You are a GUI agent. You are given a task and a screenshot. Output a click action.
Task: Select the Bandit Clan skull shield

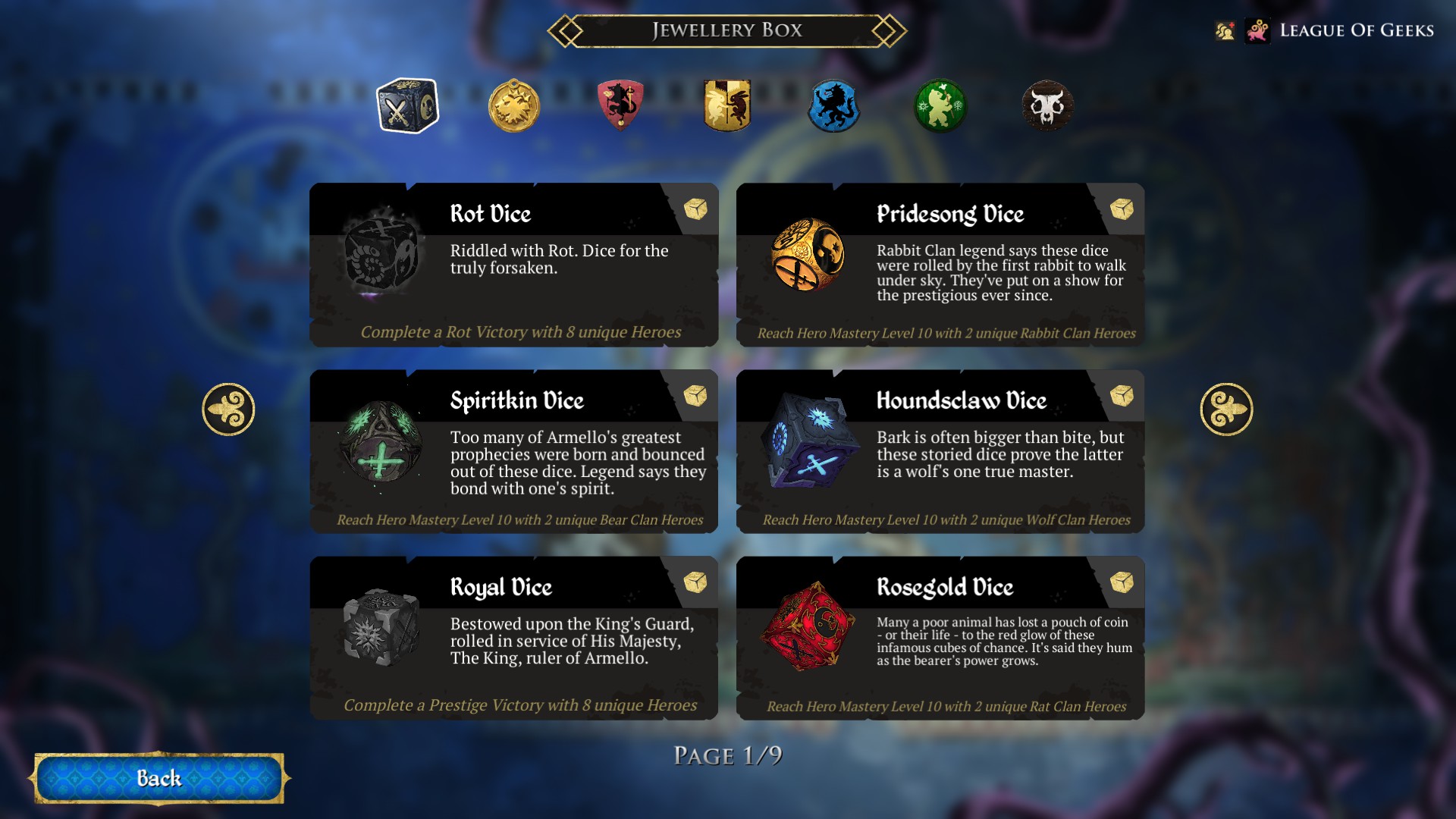point(1048,108)
